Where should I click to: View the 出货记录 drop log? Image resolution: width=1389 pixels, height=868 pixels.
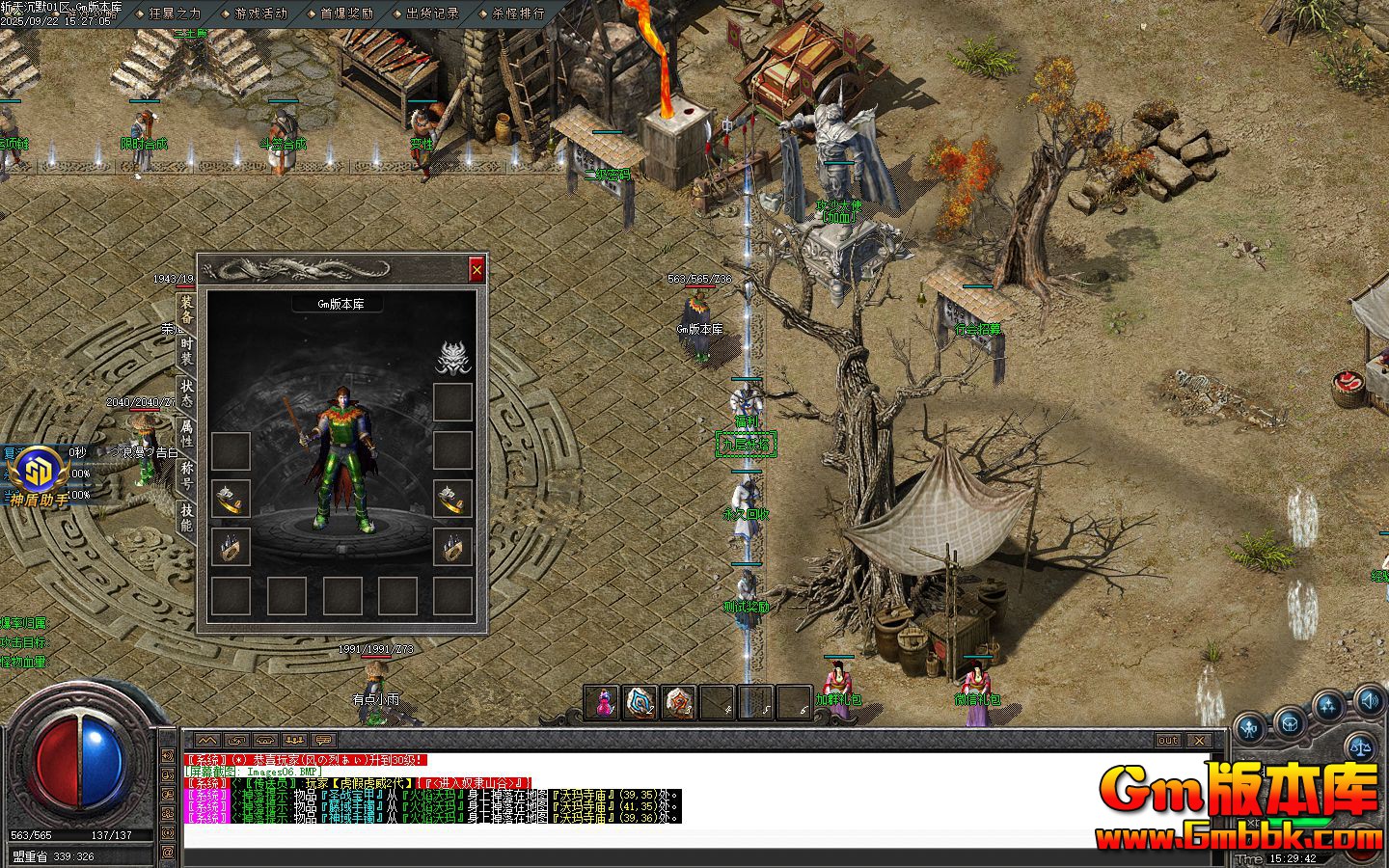432,14
